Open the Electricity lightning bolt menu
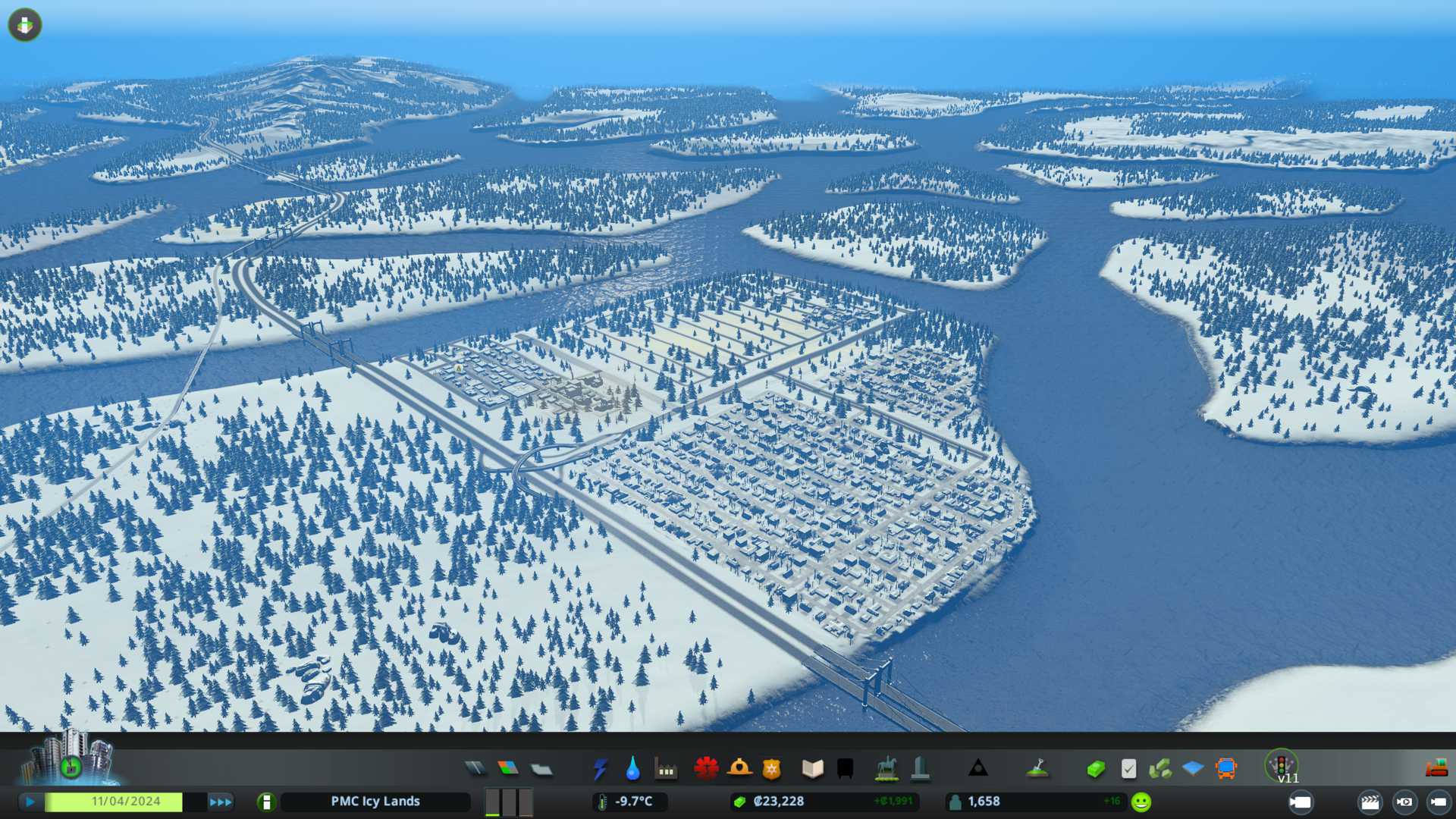 tap(600, 769)
